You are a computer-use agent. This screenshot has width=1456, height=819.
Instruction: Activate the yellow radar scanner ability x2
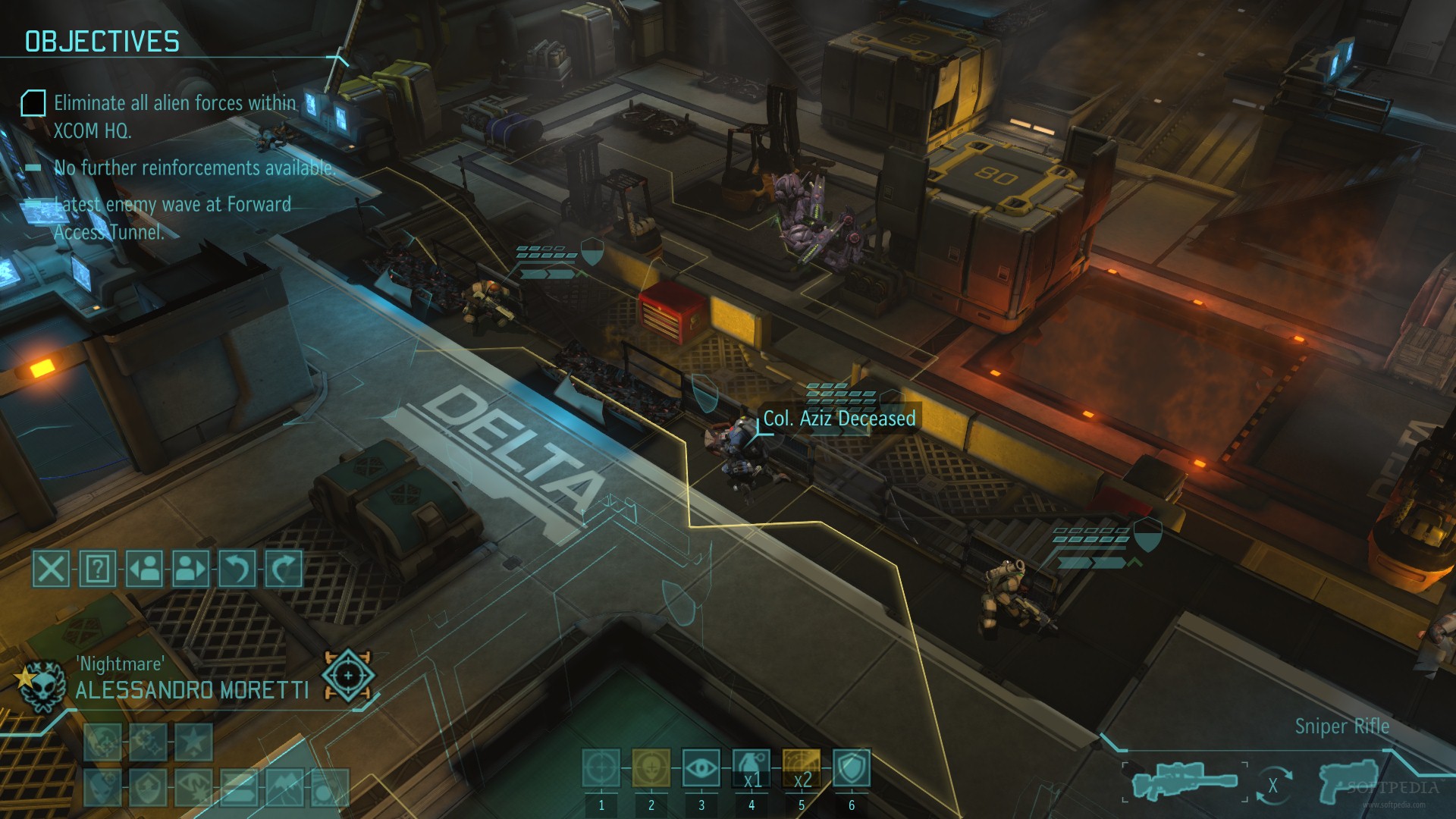[x=802, y=768]
